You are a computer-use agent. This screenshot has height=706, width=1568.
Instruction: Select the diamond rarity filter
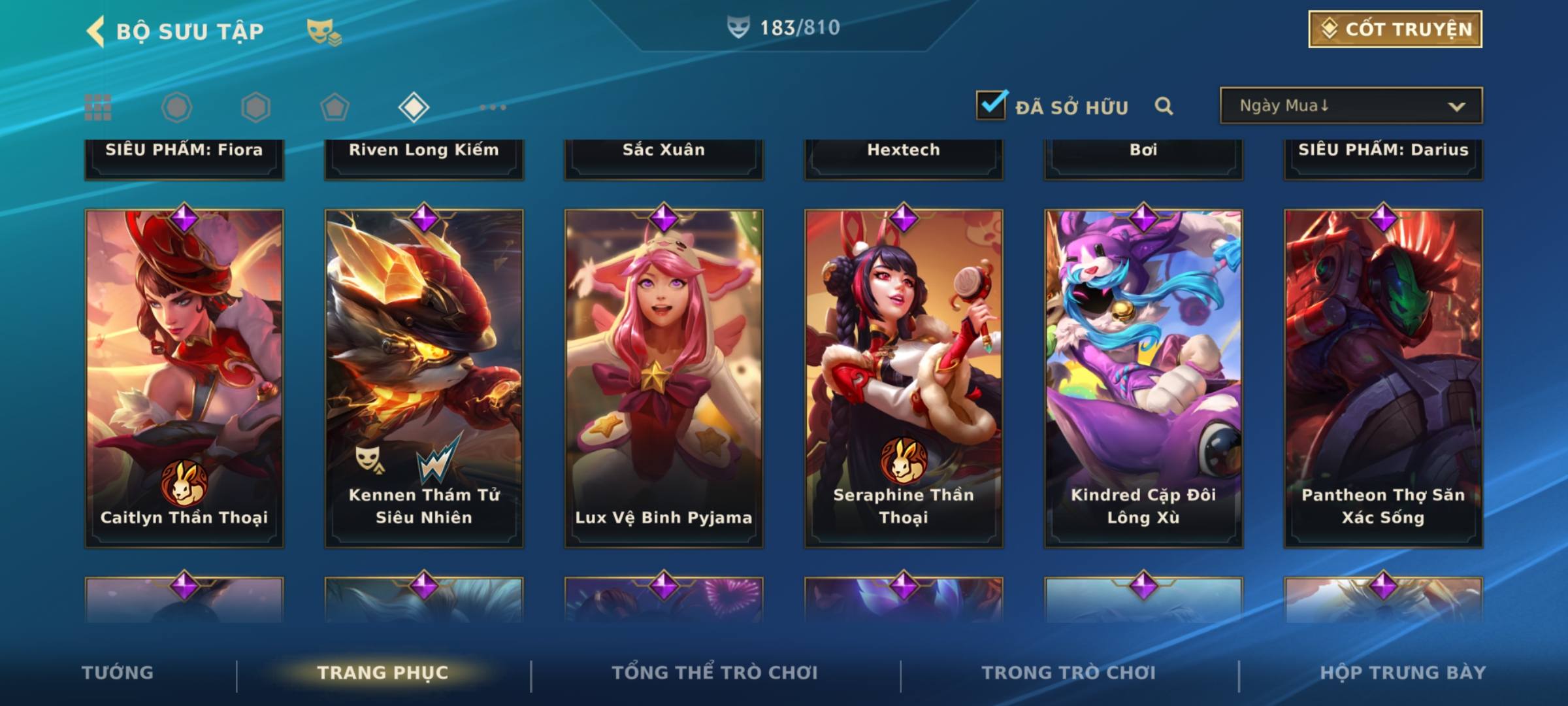click(414, 107)
